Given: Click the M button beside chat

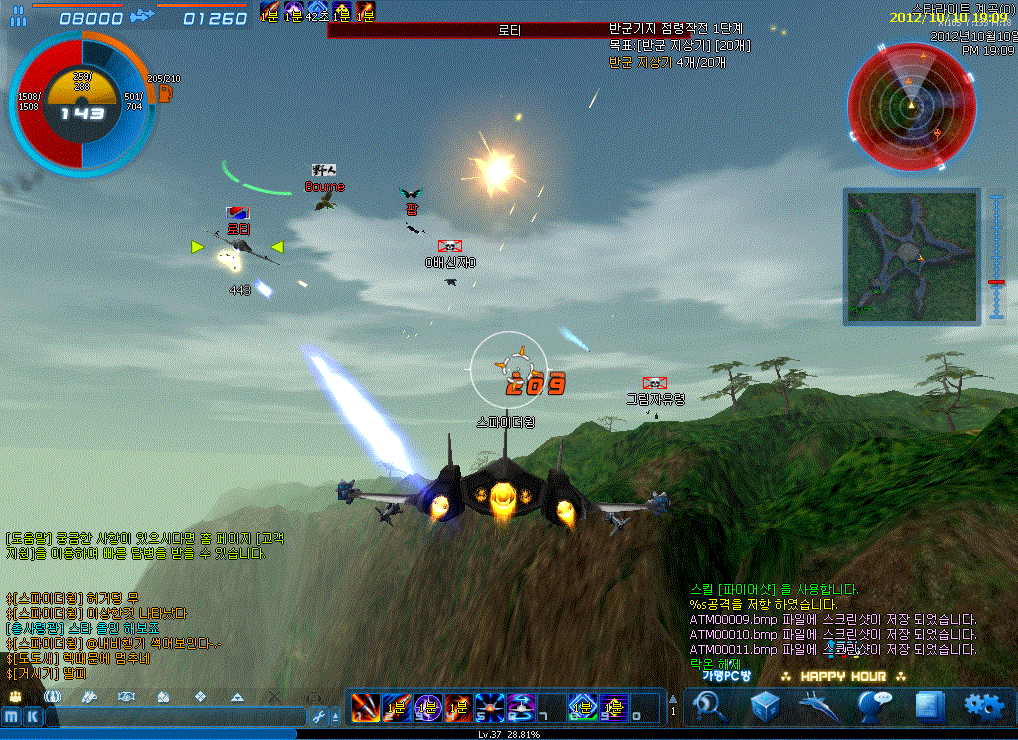Looking at the screenshot, I should (x=12, y=716).
